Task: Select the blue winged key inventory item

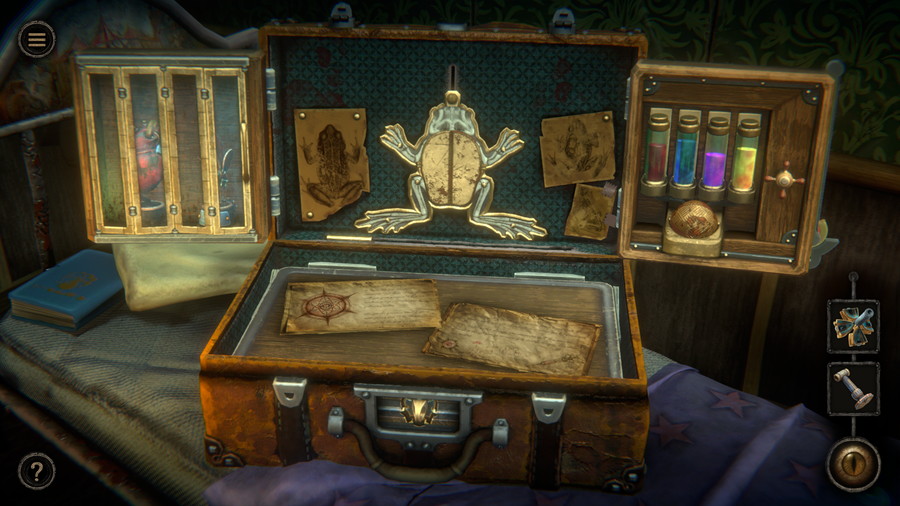Action: tap(853, 326)
